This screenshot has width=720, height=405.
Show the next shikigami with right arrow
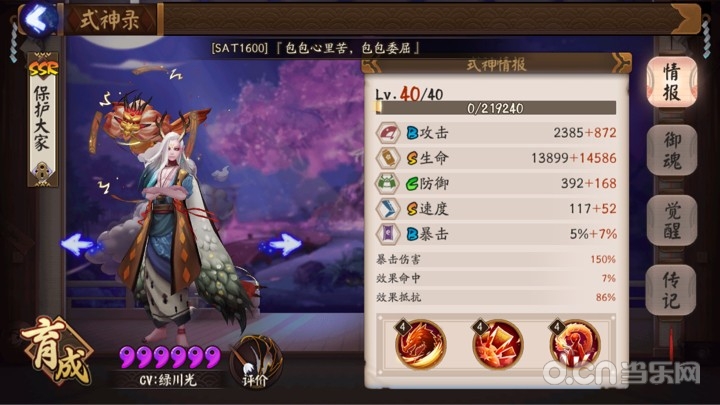click(284, 243)
